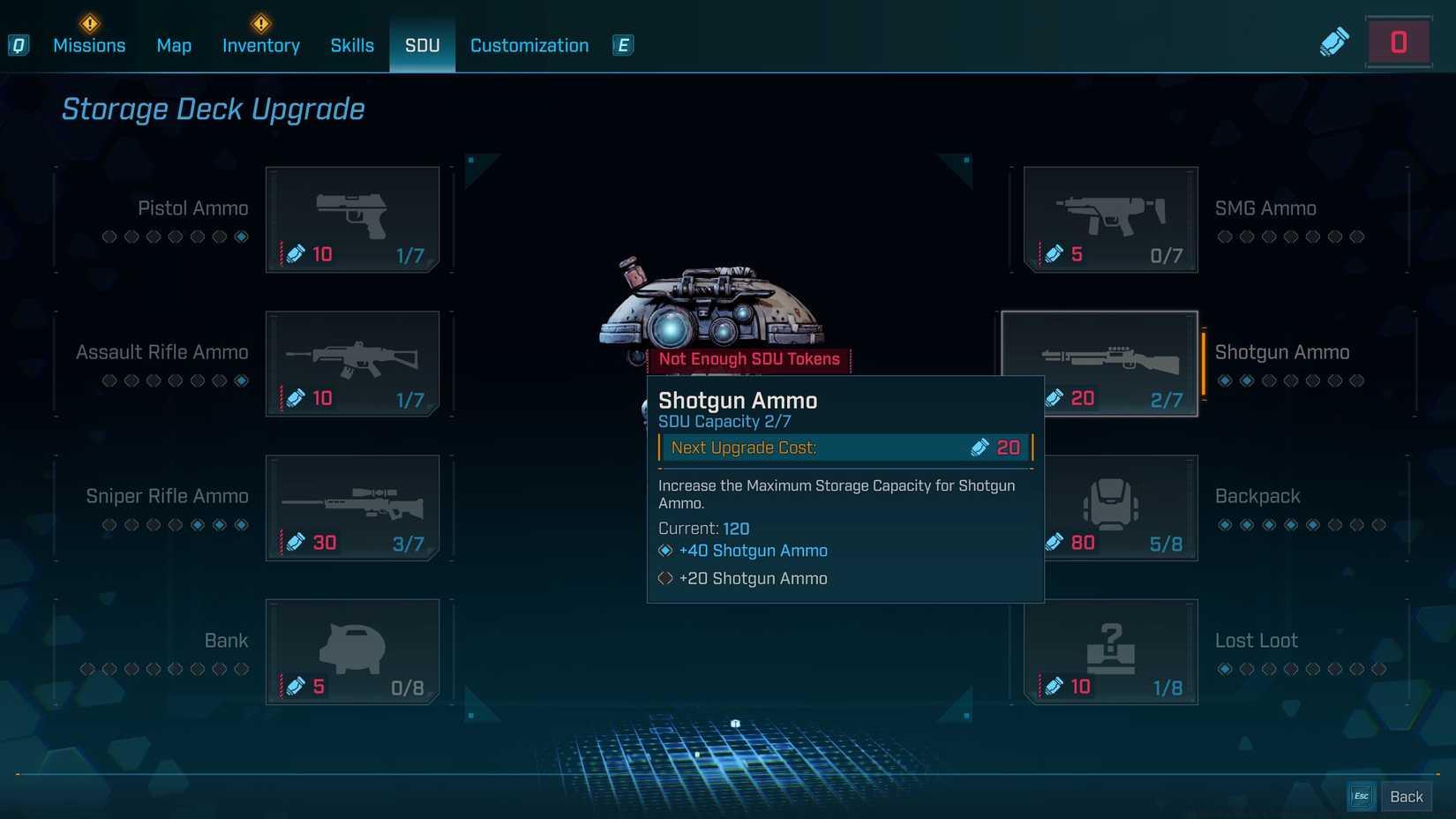Open the Skills menu tab

pos(352,45)
